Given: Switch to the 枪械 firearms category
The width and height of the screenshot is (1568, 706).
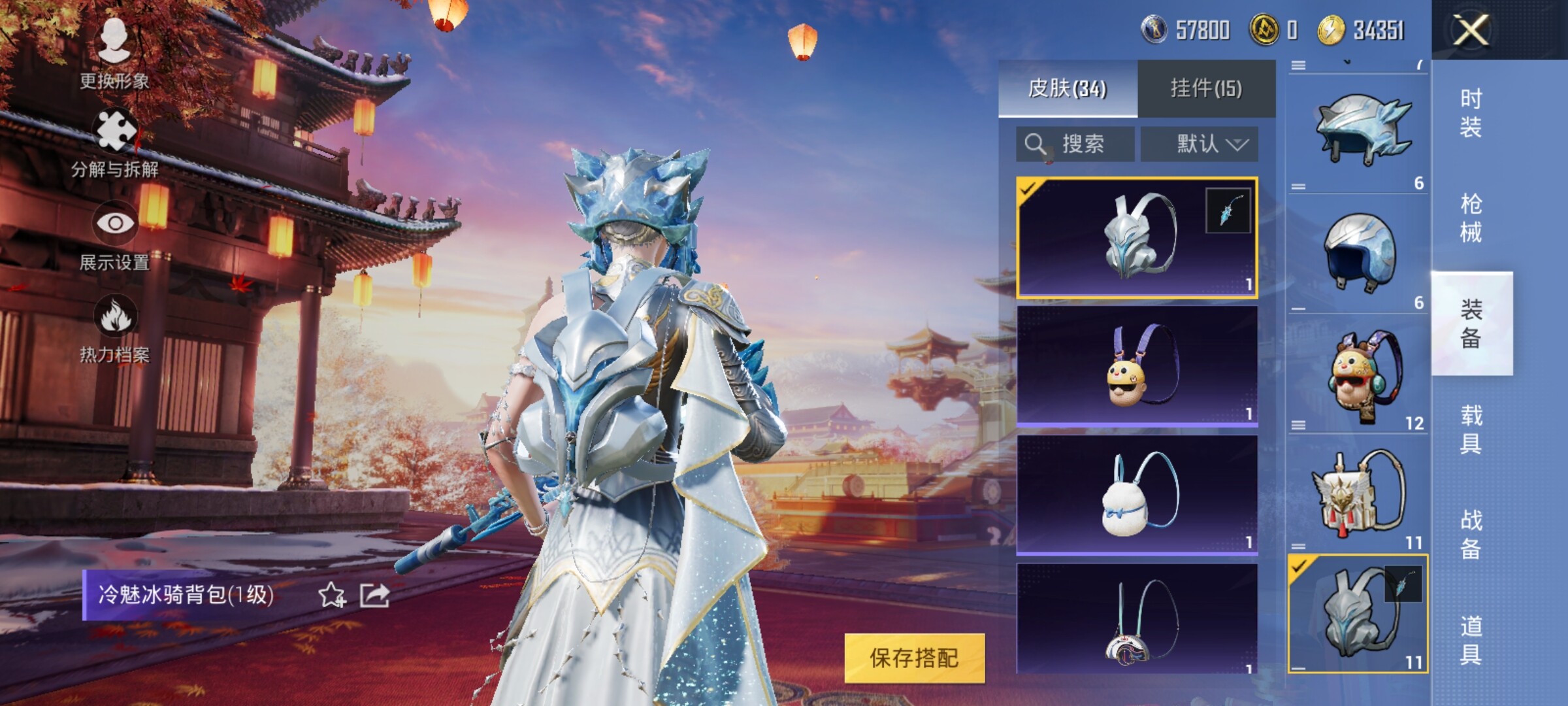Looking at the screenshot, I should click(1471, 218).
